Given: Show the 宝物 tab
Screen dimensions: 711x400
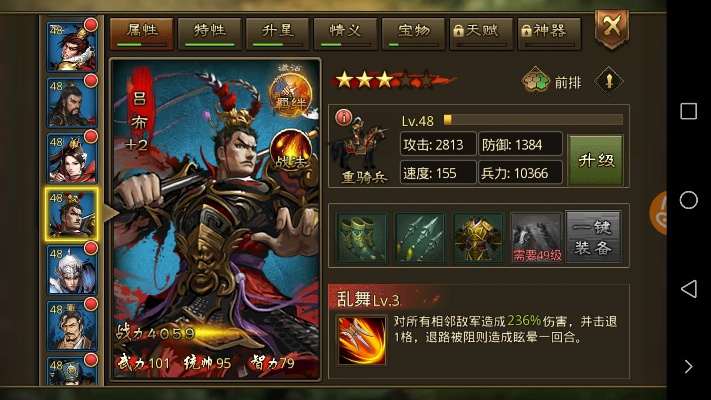Looking at the screenshot, I should [x=413, y=31].
